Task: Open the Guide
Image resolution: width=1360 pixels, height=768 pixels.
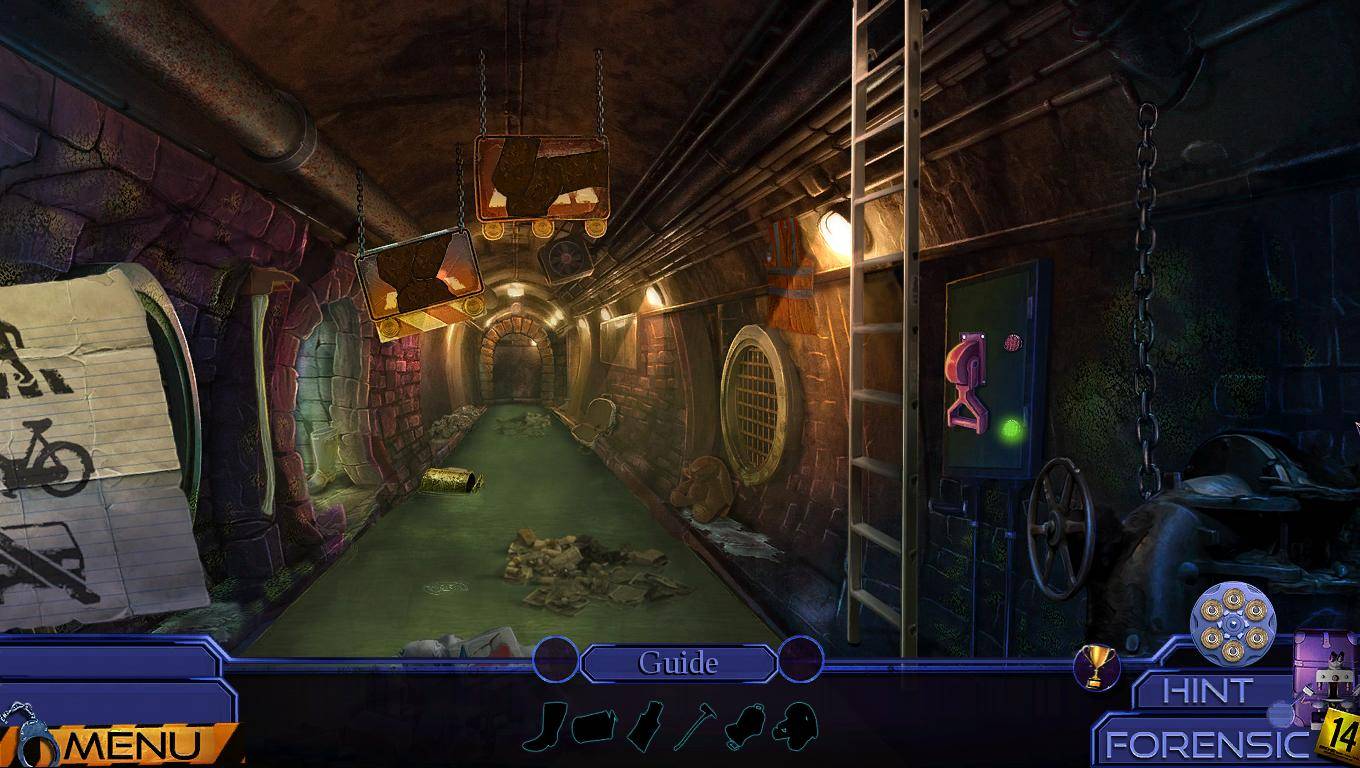Action: (678, 663)
